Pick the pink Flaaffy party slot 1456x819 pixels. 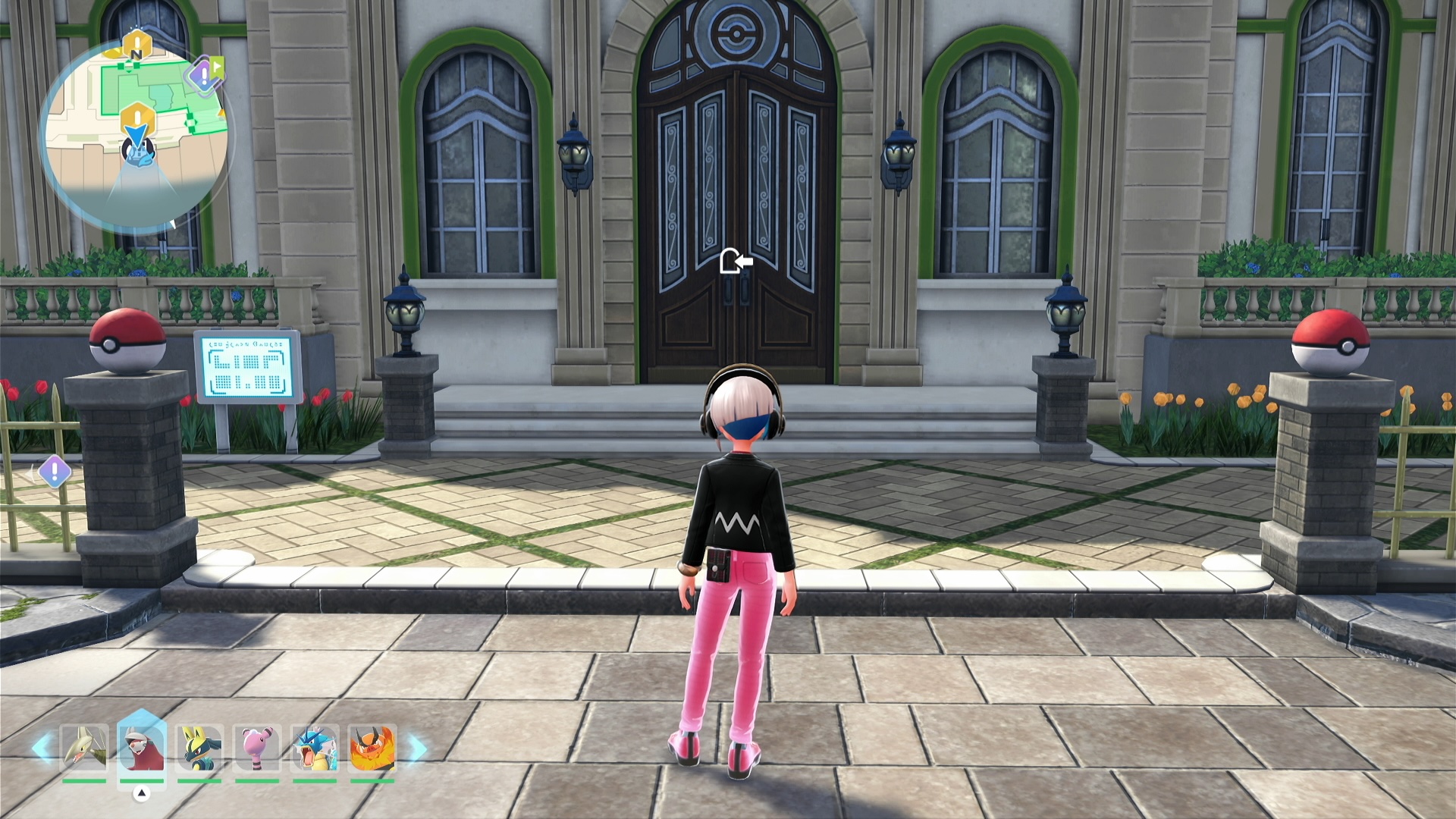tap(257, 748)
